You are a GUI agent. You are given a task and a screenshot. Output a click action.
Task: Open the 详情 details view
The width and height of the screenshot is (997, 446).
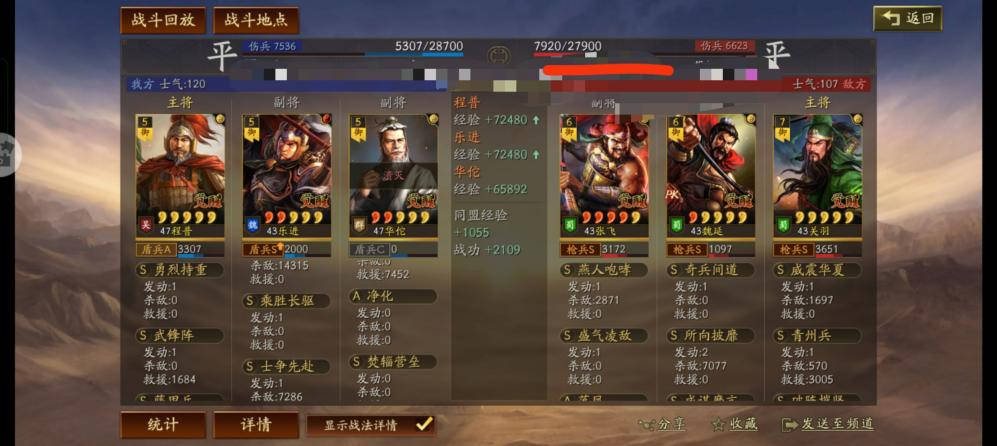(x=256, y=424)
